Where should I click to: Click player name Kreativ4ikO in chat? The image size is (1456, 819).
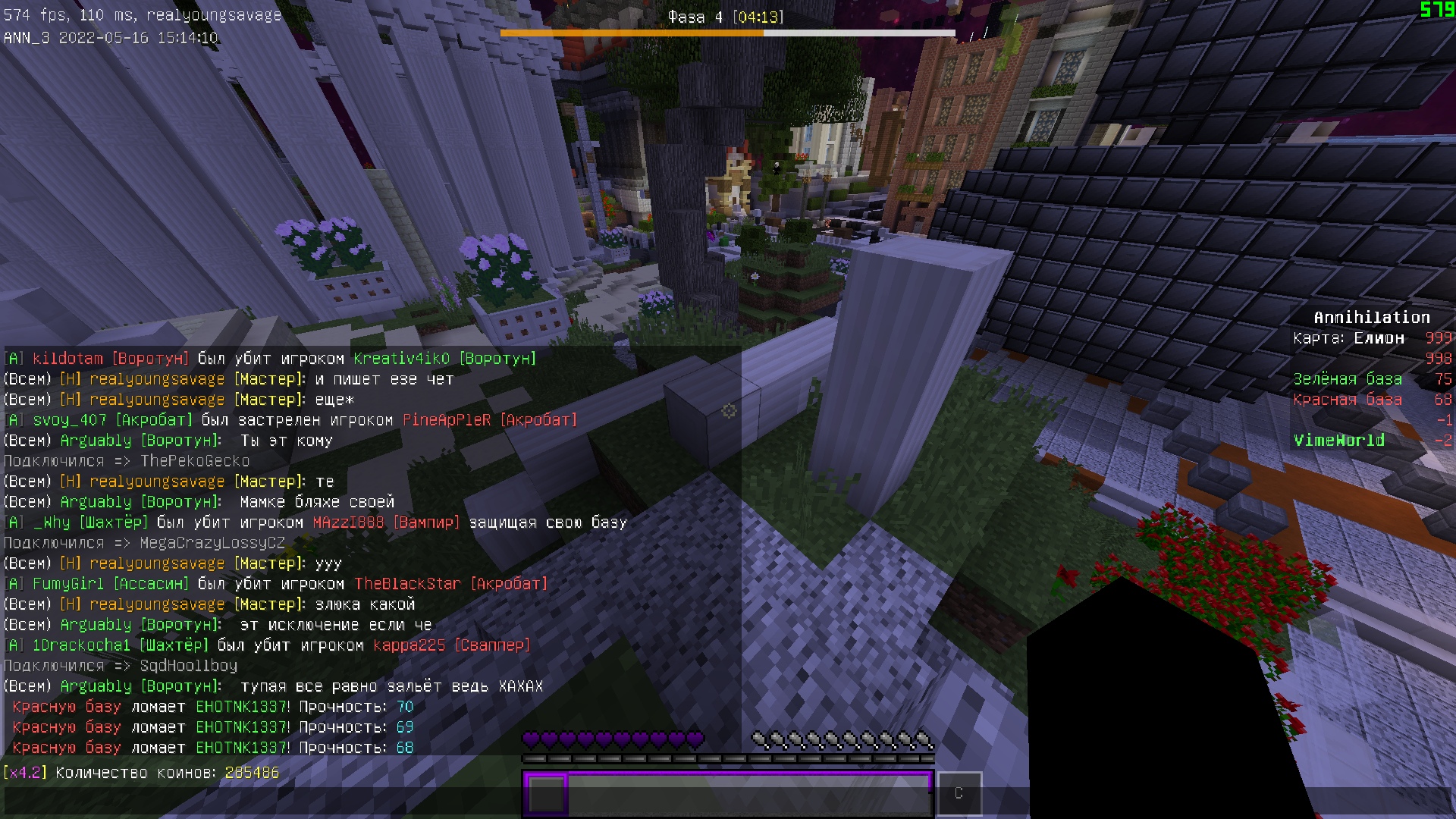click(x=401, y=358)
